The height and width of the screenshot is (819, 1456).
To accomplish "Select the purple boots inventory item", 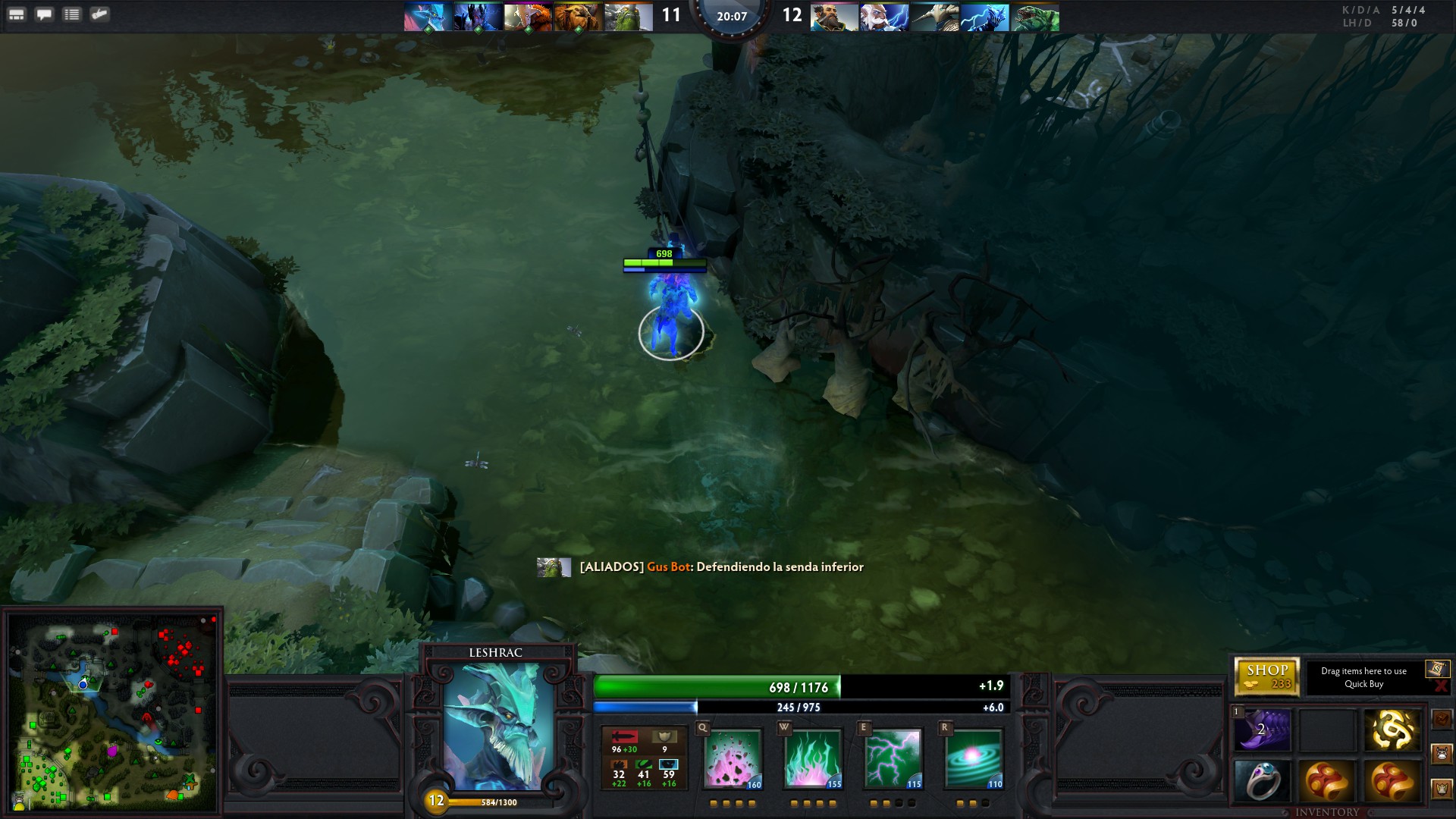I will coord(1263,730).
